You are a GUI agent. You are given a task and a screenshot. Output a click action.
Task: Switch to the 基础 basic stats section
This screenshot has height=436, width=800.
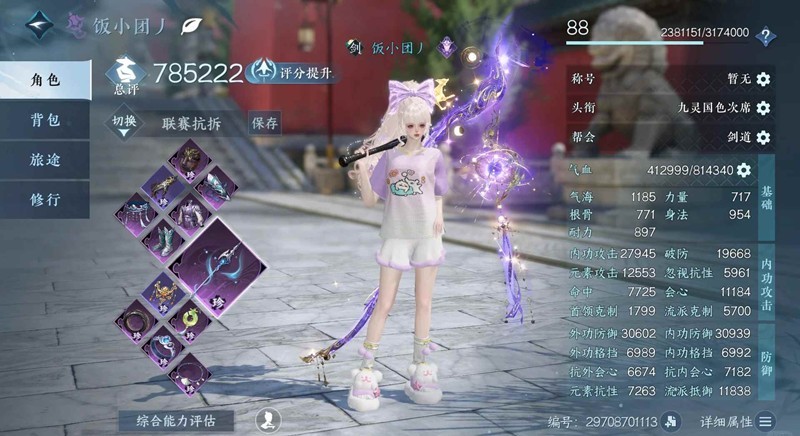pyautogui.click(x=767, y=190)
